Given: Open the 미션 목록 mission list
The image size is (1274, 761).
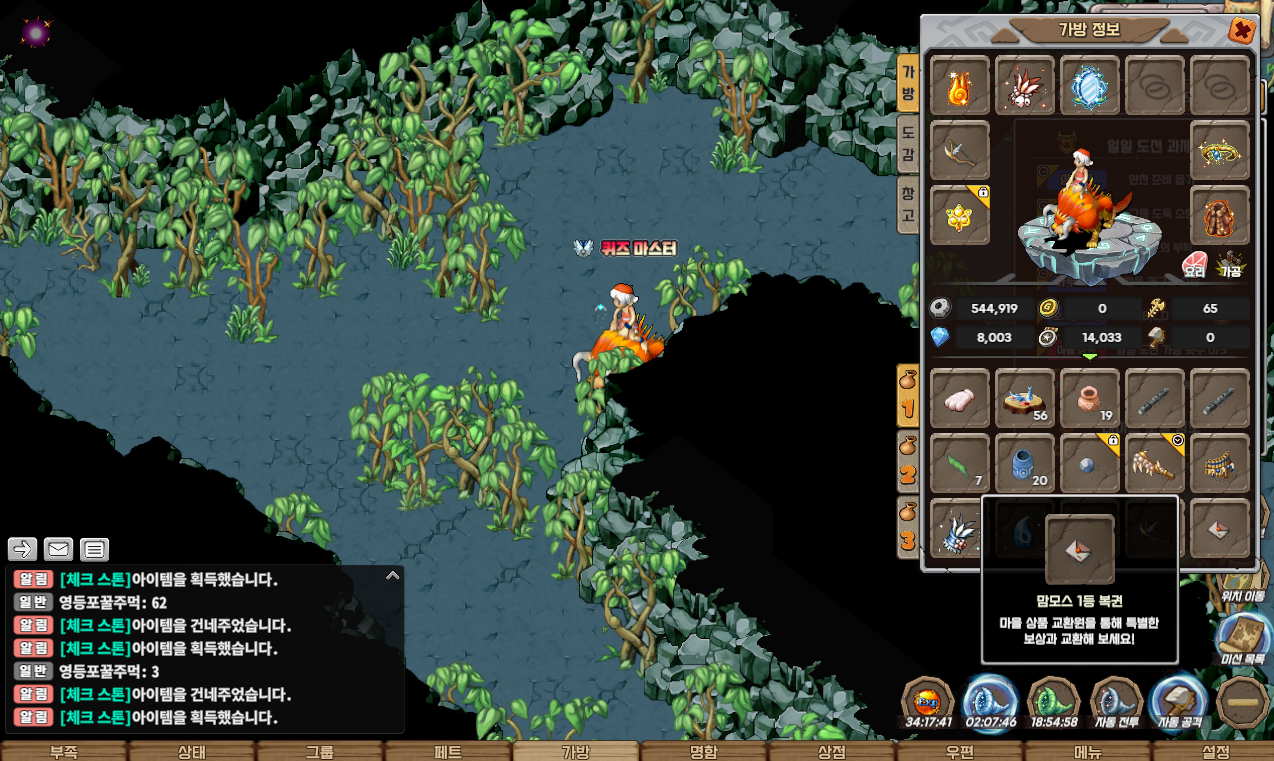Looking at the screenshot, I should pyautogui.click(x=1243, y=638).
